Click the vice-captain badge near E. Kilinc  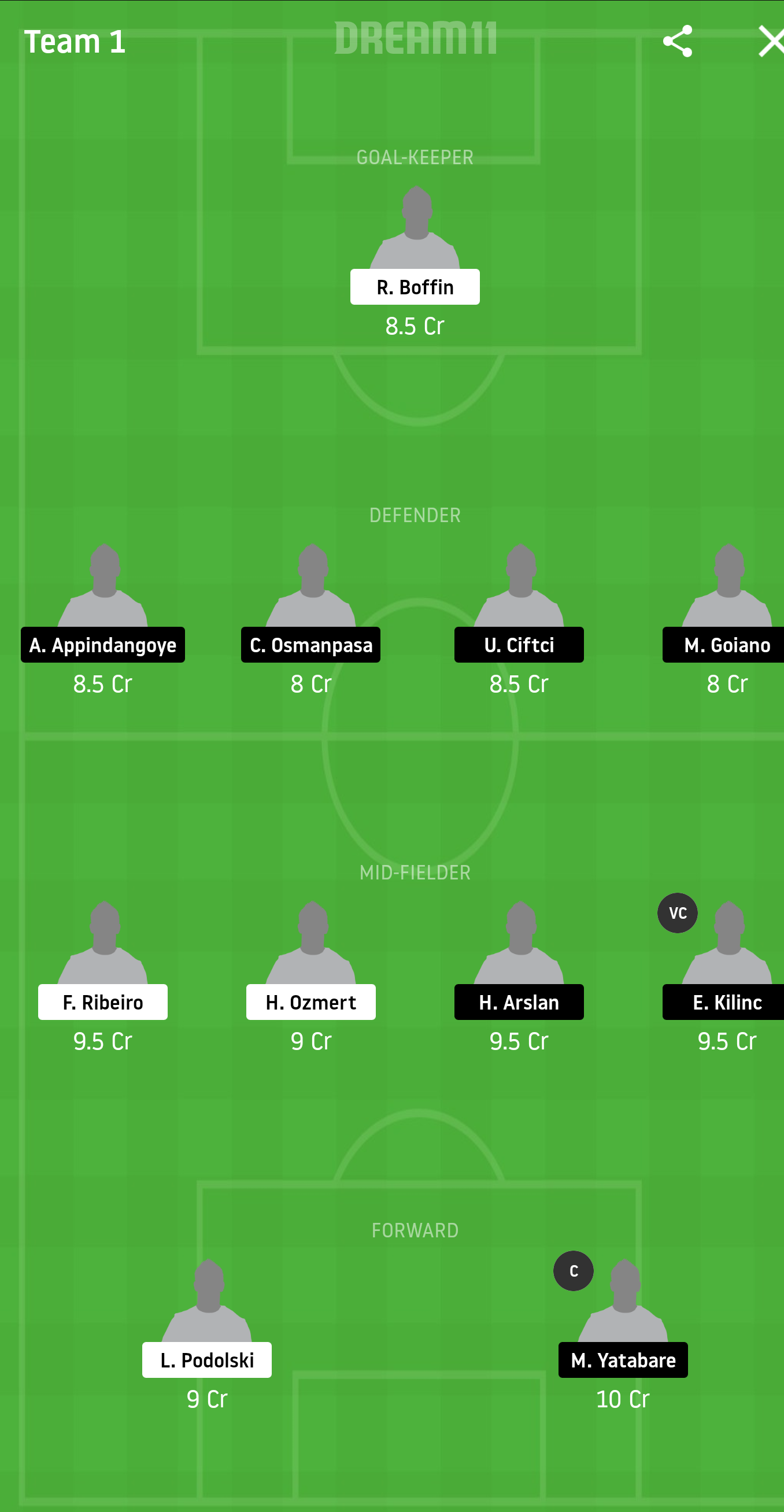pos(678,914)
